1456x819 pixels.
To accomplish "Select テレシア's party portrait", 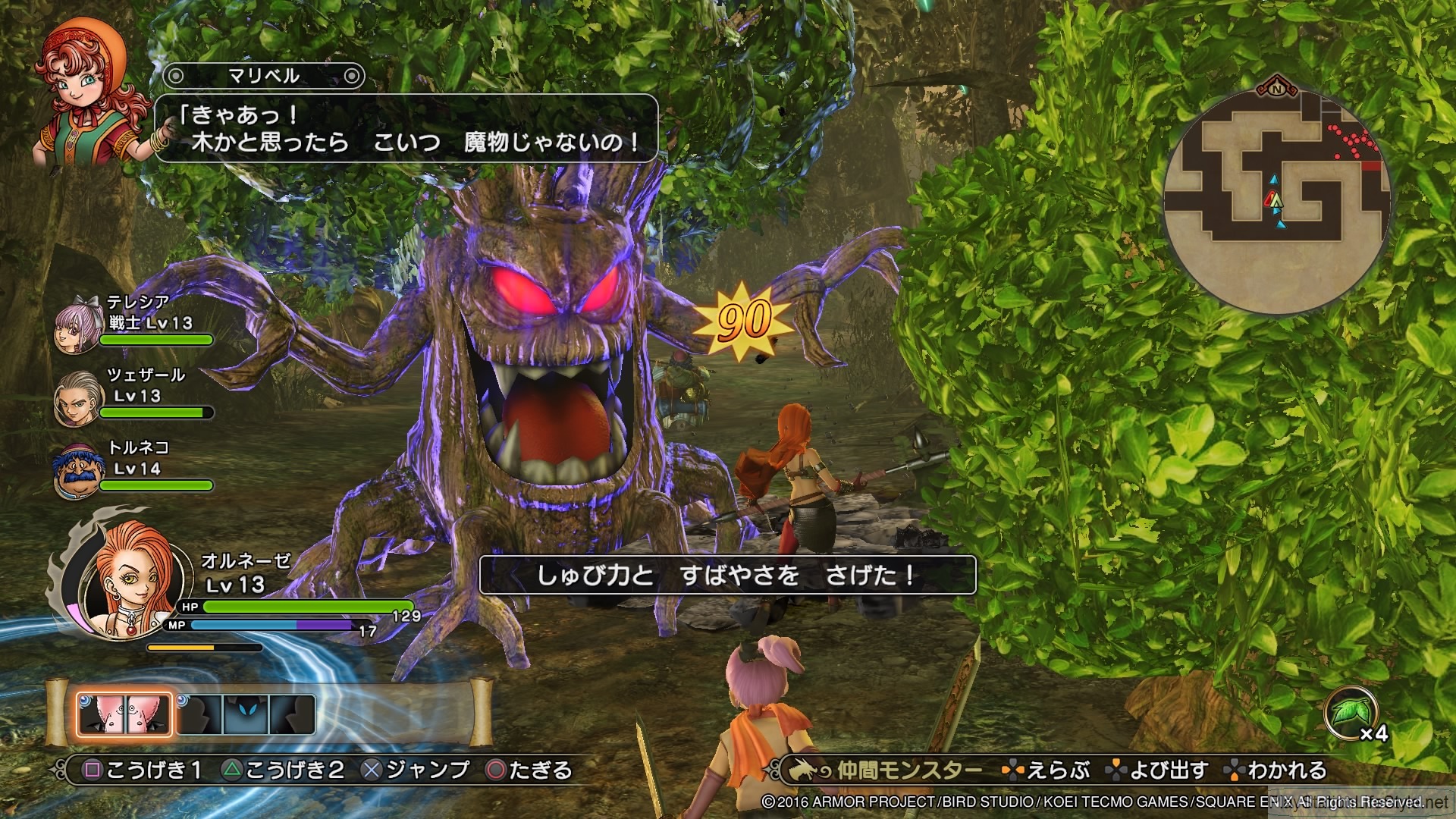I will [x=76, y=328].
